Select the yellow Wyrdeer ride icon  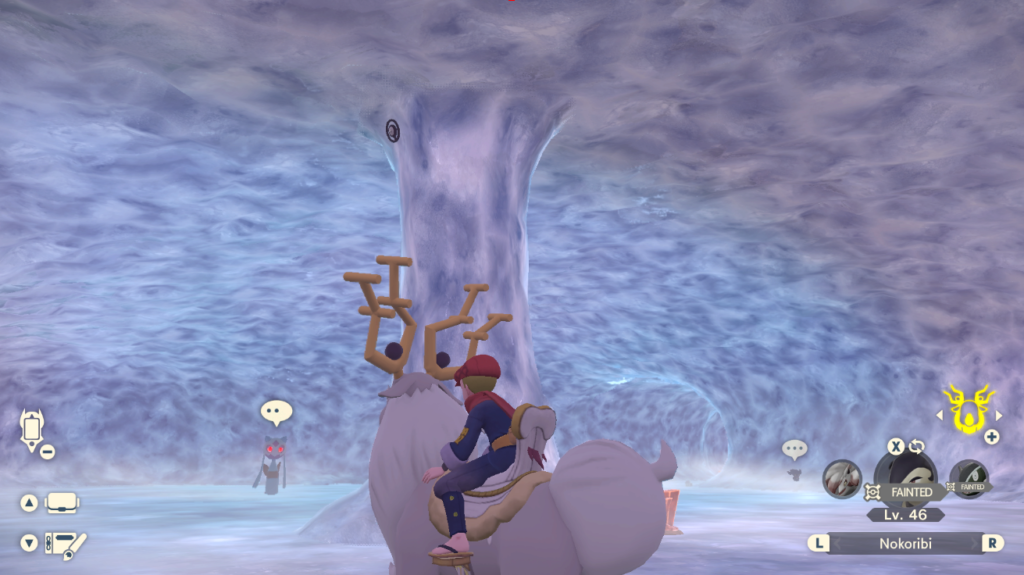coord(967,410)
